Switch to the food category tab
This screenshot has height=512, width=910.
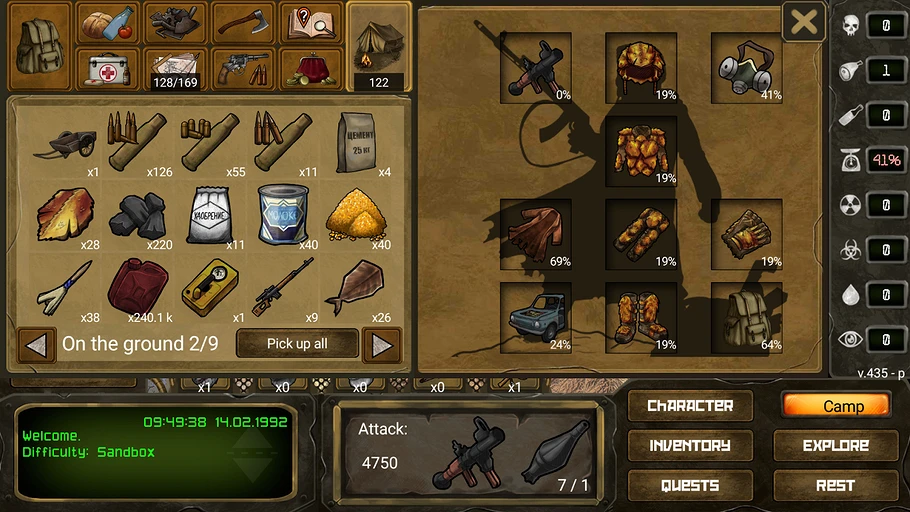coord(107,22)
